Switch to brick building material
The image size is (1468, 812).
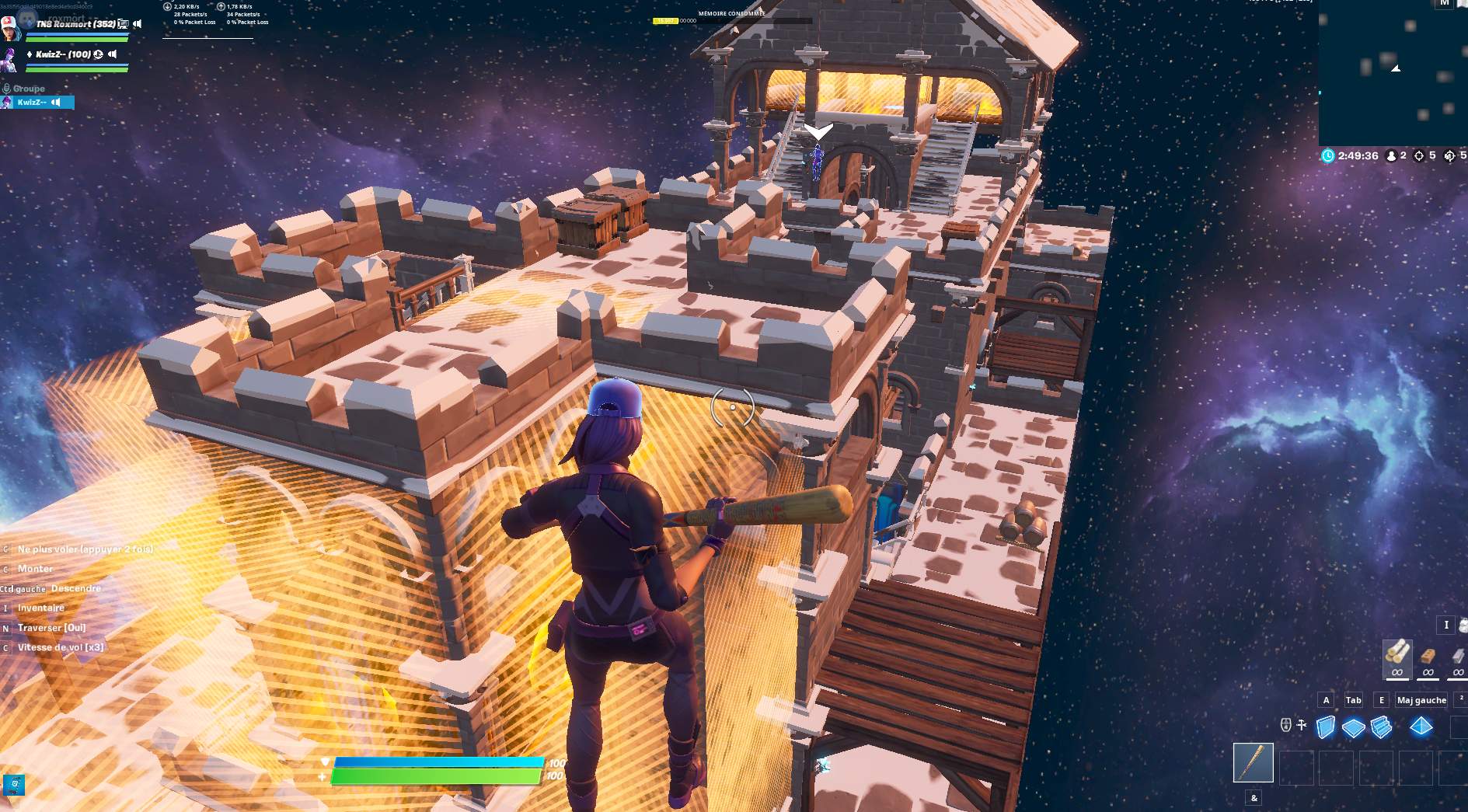click(1428, 658)
